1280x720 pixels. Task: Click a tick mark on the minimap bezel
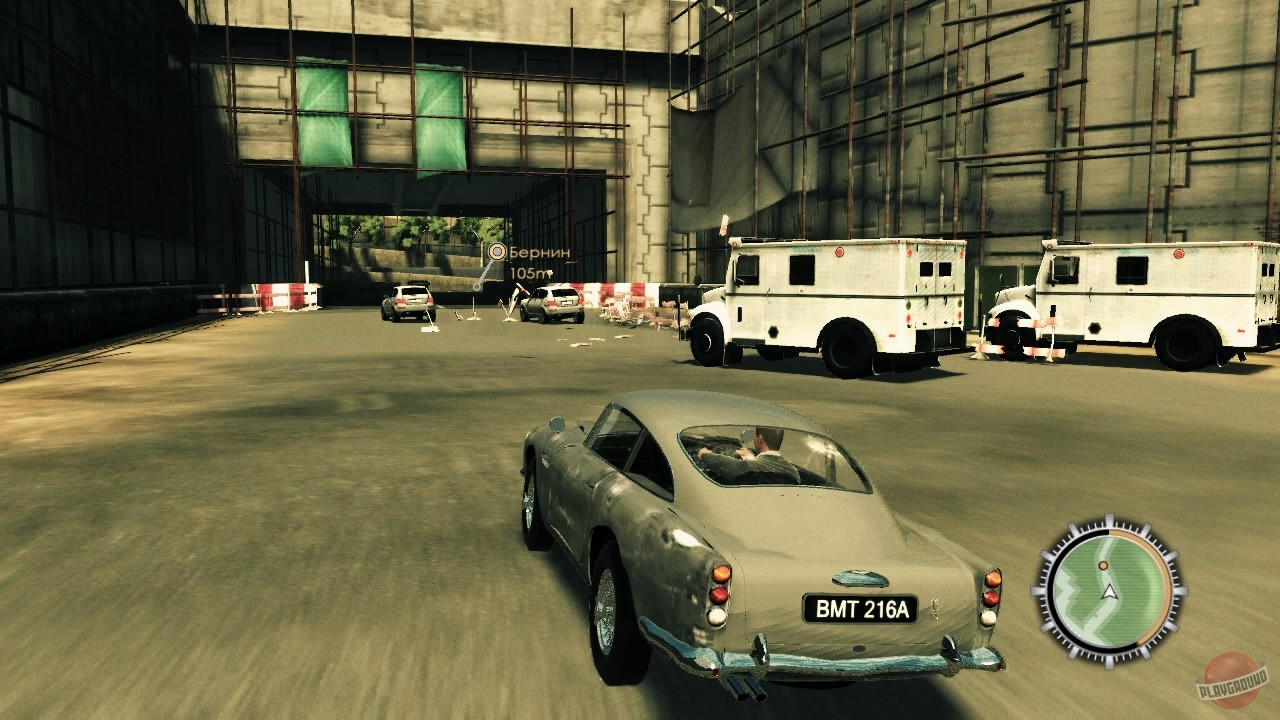pyautogui.click(x=1109, y=519)
